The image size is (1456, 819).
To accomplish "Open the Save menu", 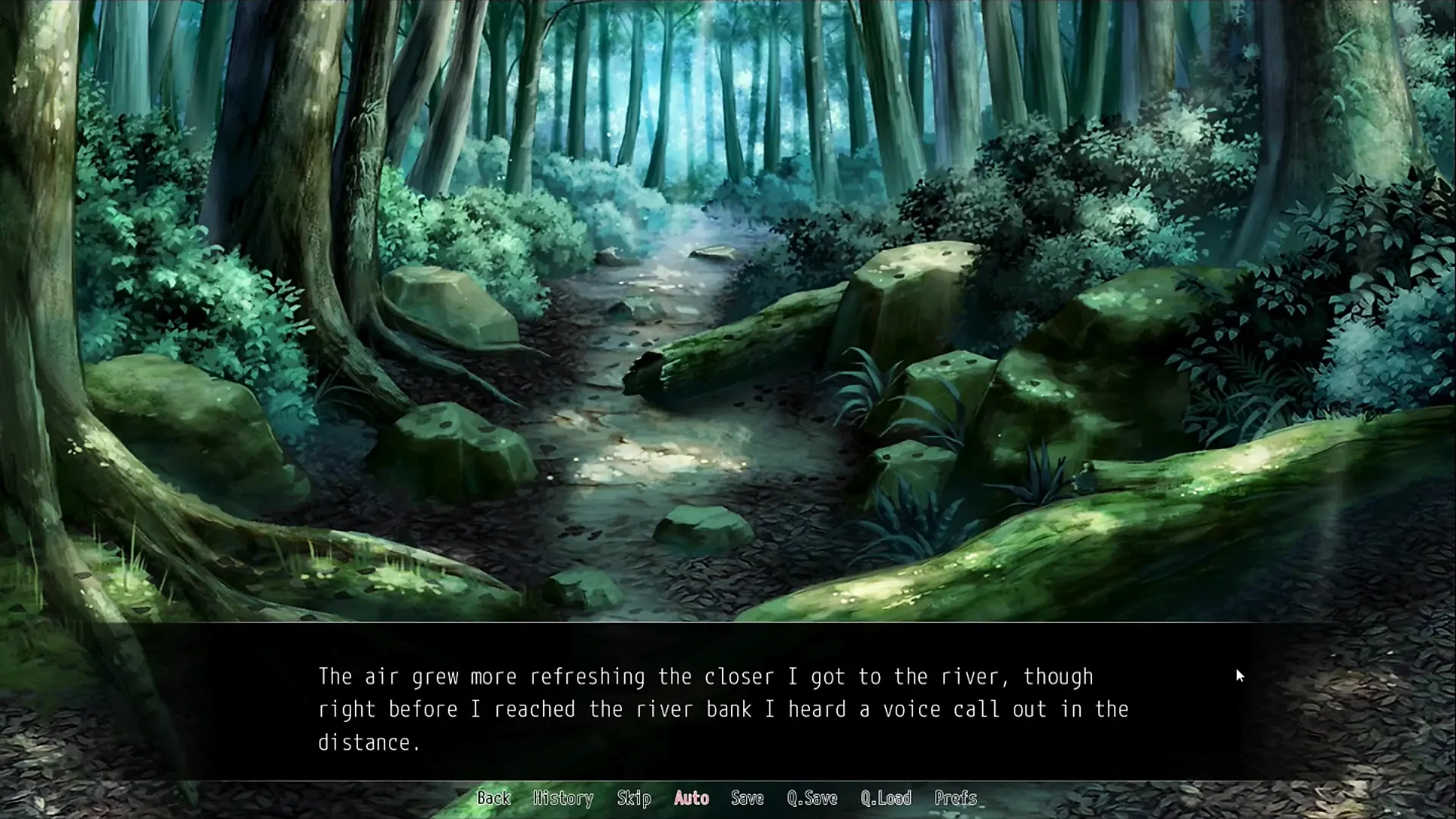I will click(x=747, y=798).
